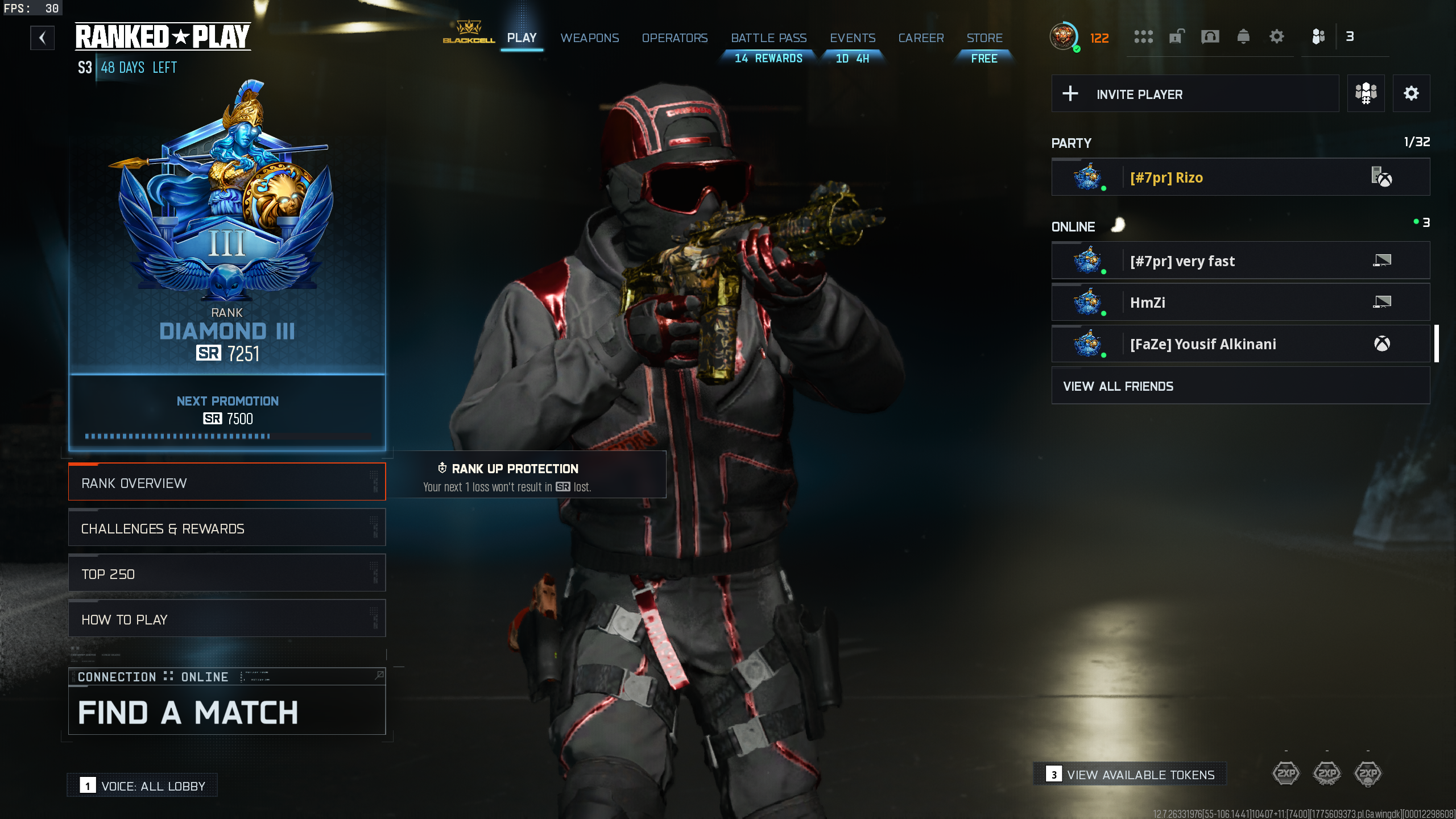Select party member Rizo's row
The height and width of the screenshot is (819, 1456).
pyautogui.click(x=1240, y=177)
